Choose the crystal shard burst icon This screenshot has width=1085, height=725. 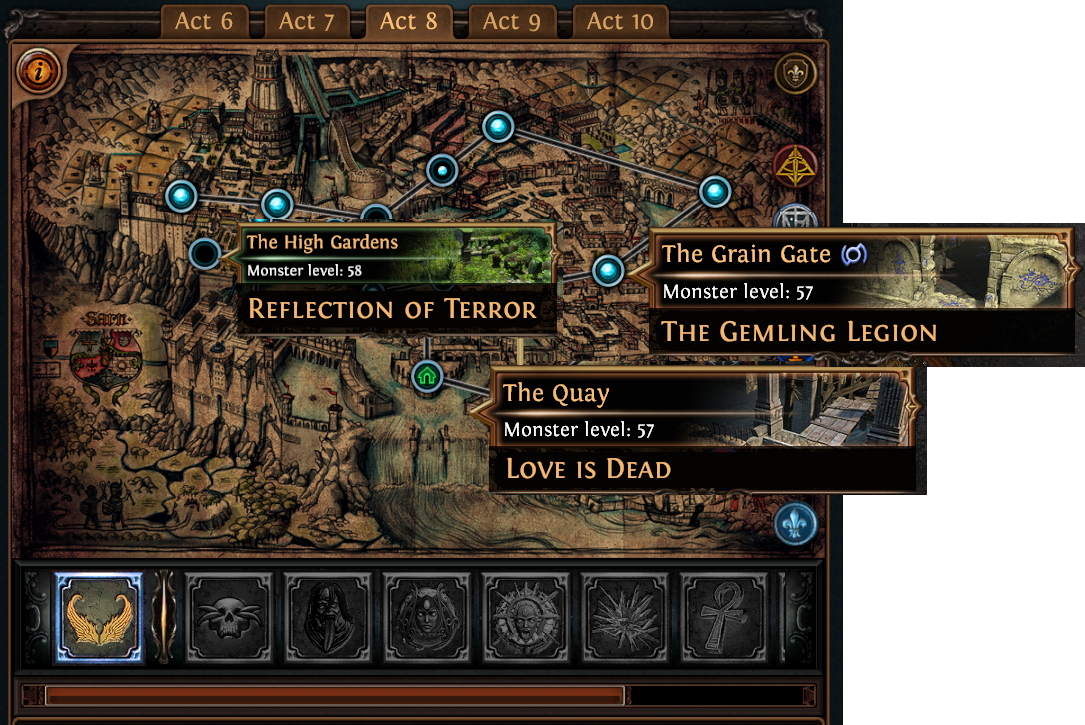click(x=625, y=618)
